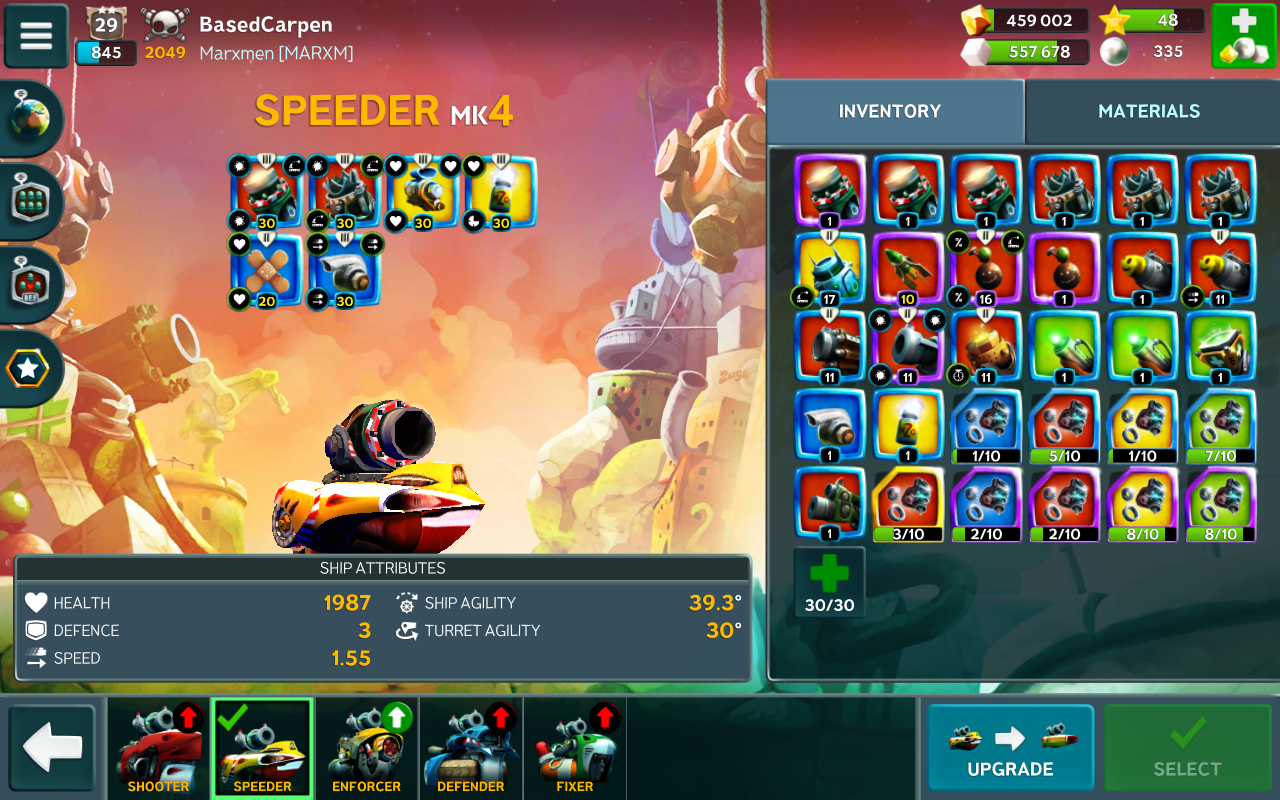Select the Fixer ship

point(574,748)
